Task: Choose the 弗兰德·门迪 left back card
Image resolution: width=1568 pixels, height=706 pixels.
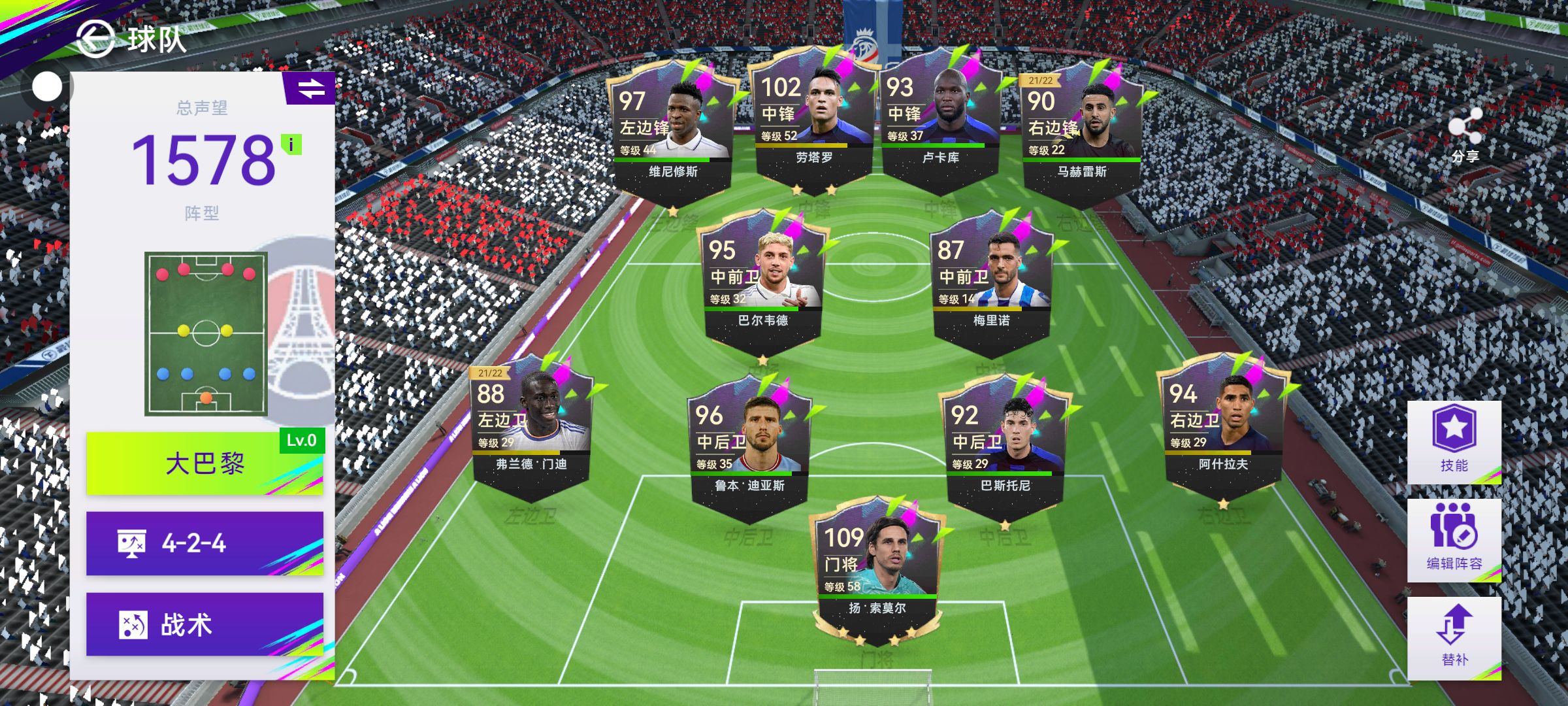Action: 531,425
